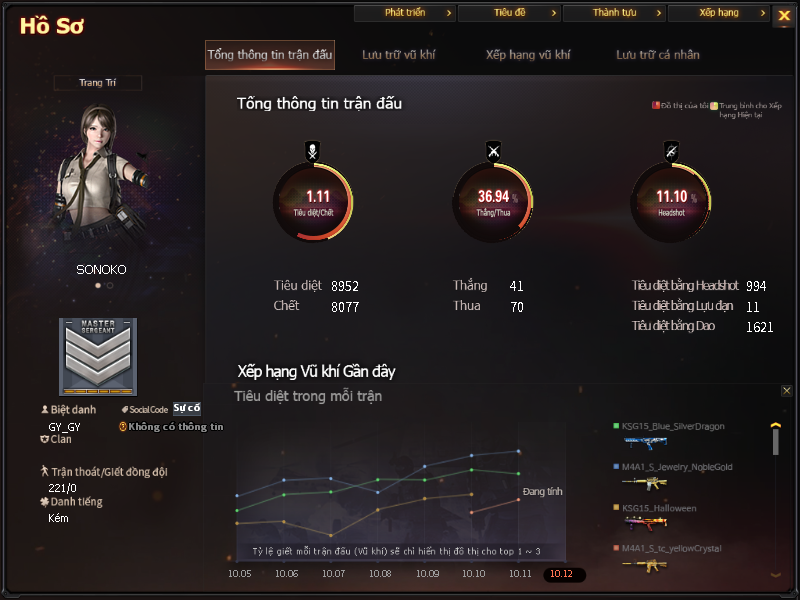
Task: Click the Sự cố button
Action: (187, 408)
